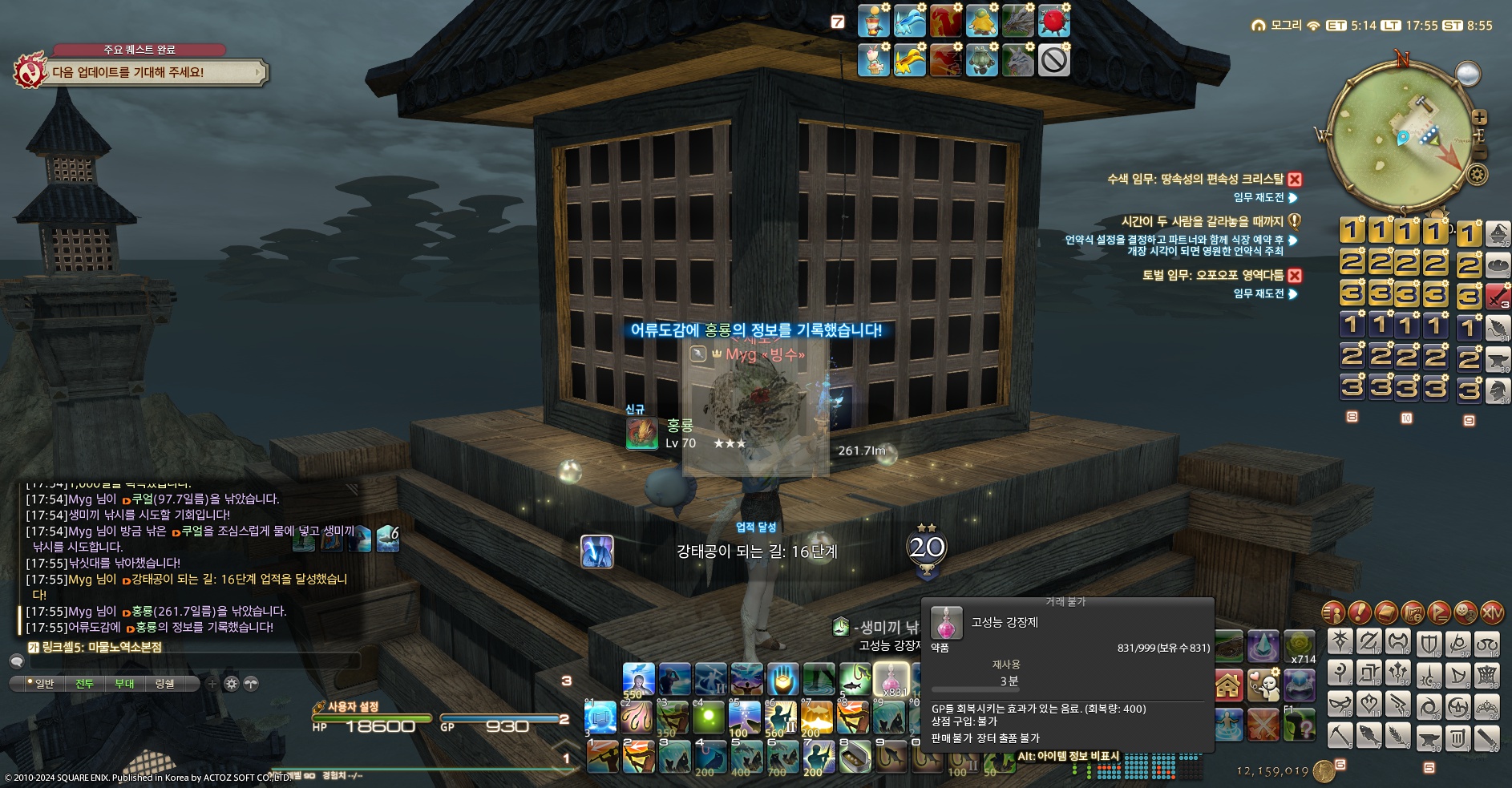Use the 고성능 강장제 pink potion slot
This screenshot has width=1512, height=788.
891,678
